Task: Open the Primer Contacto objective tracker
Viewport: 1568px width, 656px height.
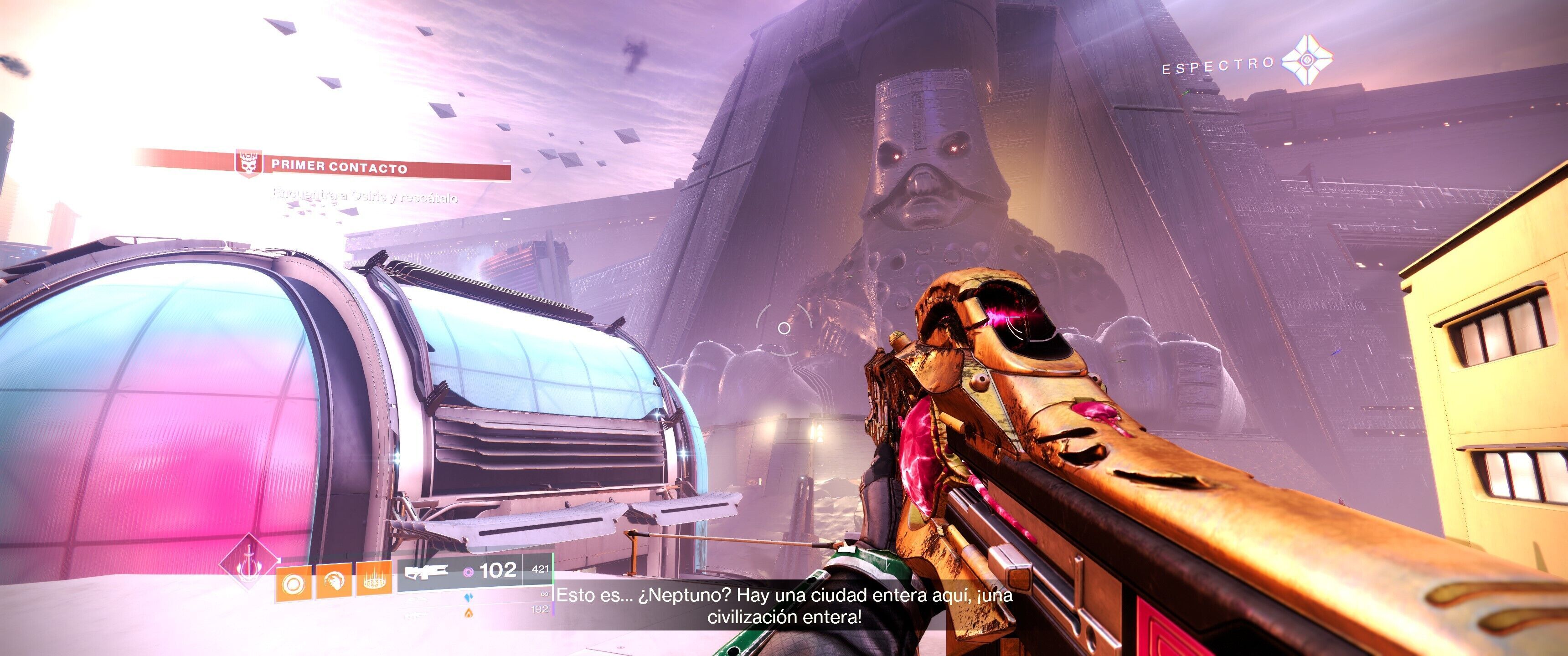Action: (338, 166)
